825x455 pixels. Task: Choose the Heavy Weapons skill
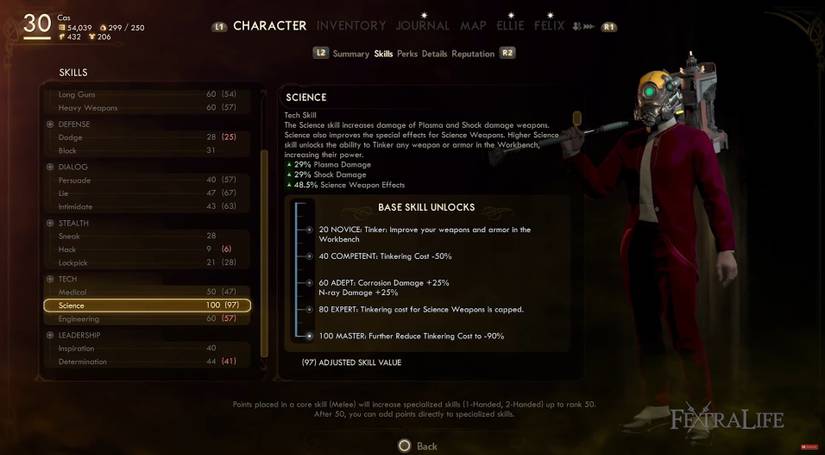[x=146, y=108]
